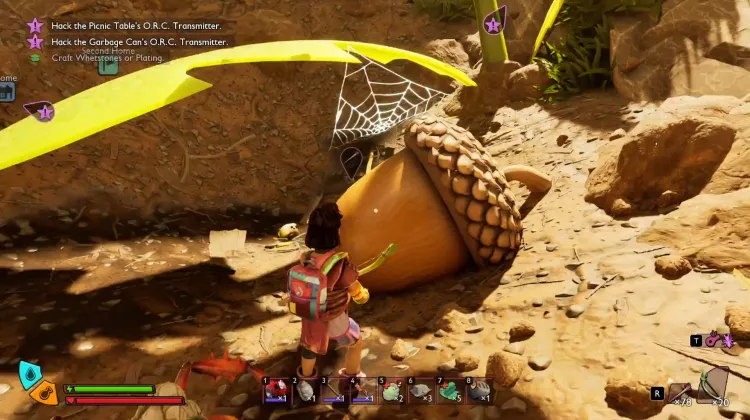The image size is (750, 420).
Task: Equip the red-tipped tool in hotbar slot 4
Action: (x=364, y=390)
